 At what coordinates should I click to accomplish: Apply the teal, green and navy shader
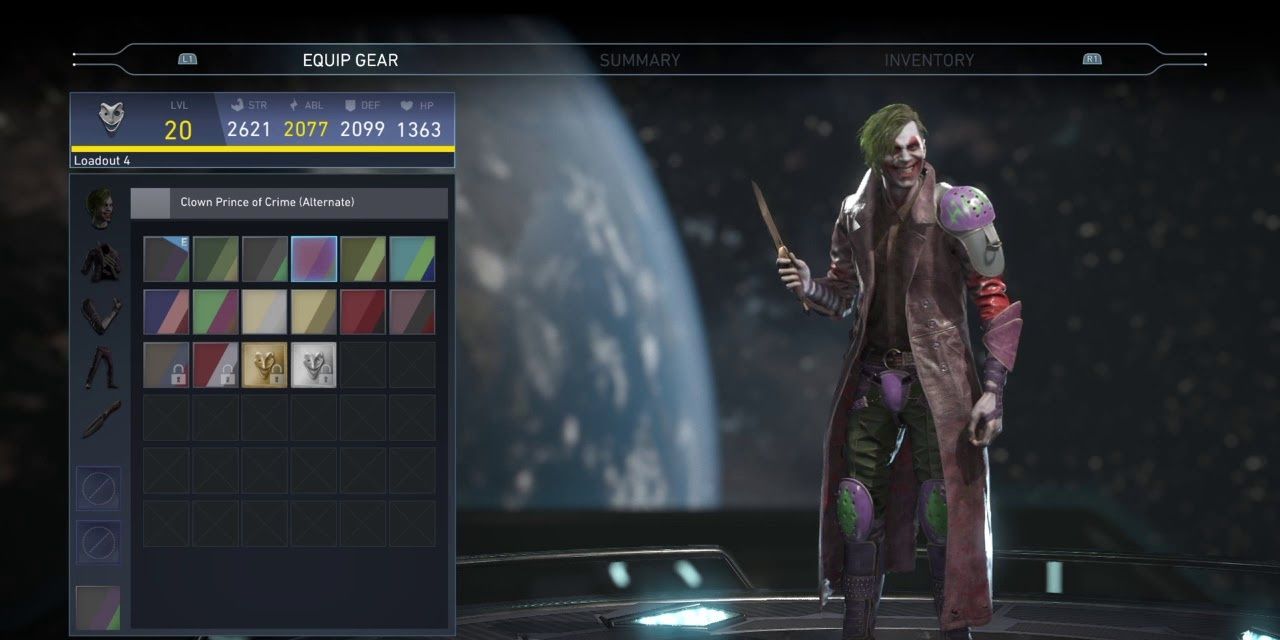(412, 259)
